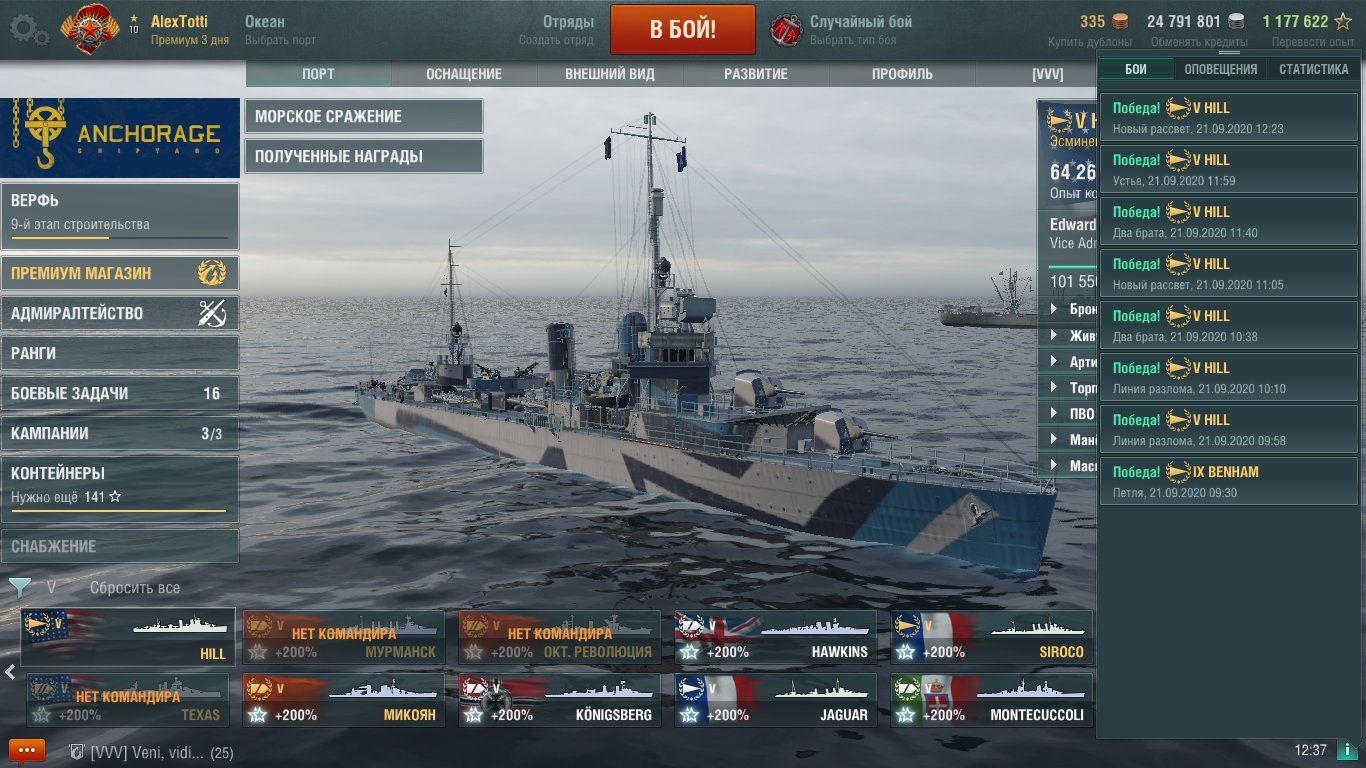Open the АДМИРАЛТЕЙСТВО menu
The image size is (1366, 768).
click(119, 313)
